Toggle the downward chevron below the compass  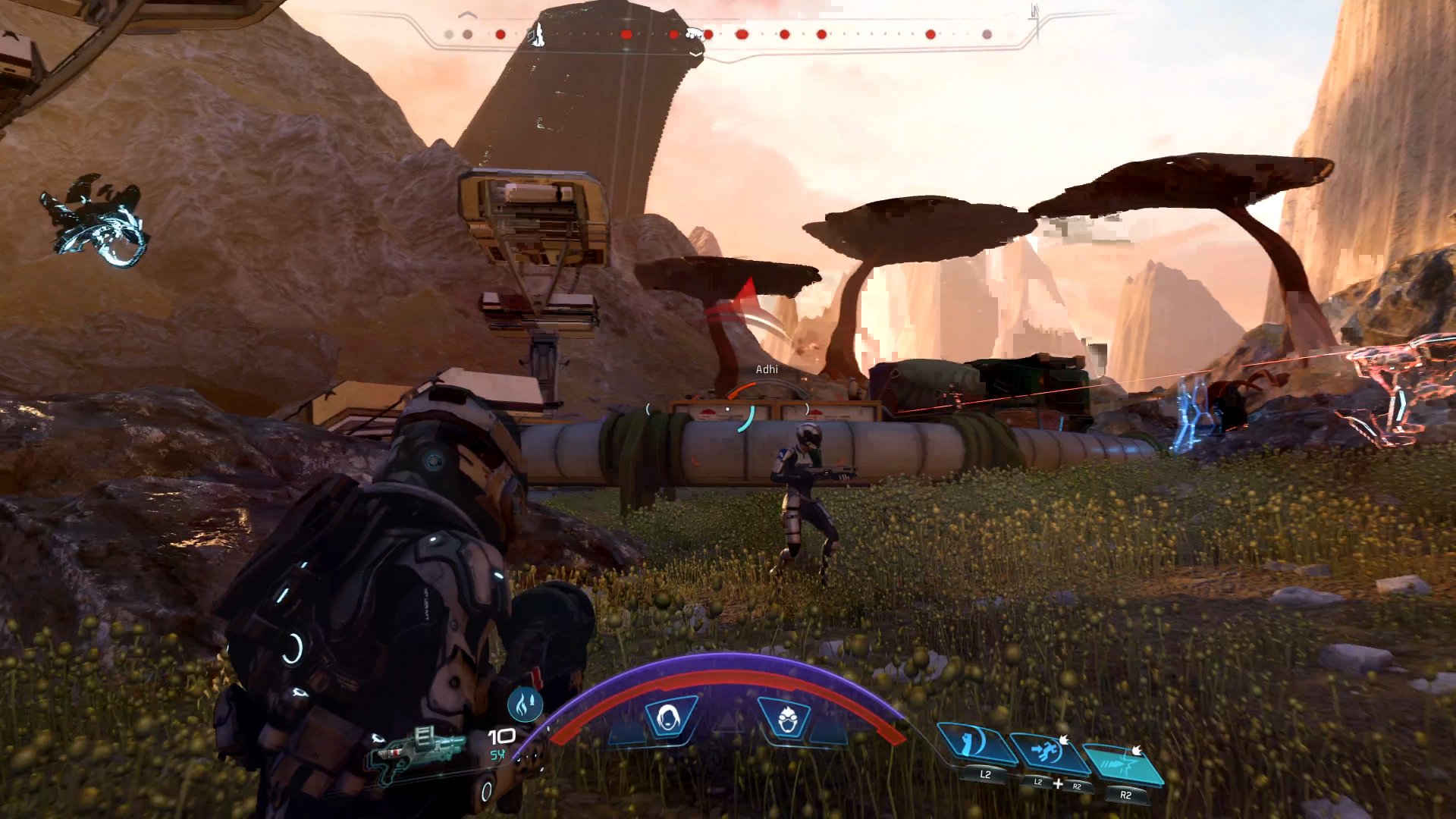(695, 55)
